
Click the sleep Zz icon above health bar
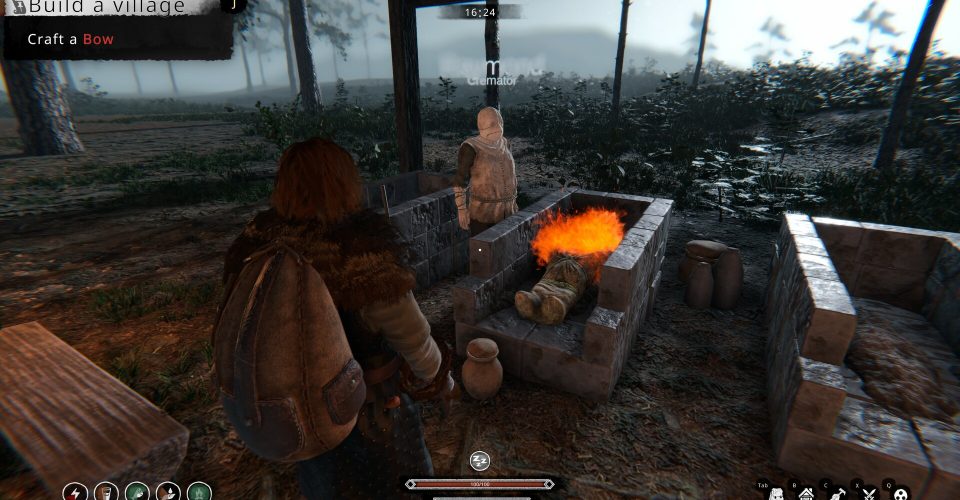coord(480,461)
